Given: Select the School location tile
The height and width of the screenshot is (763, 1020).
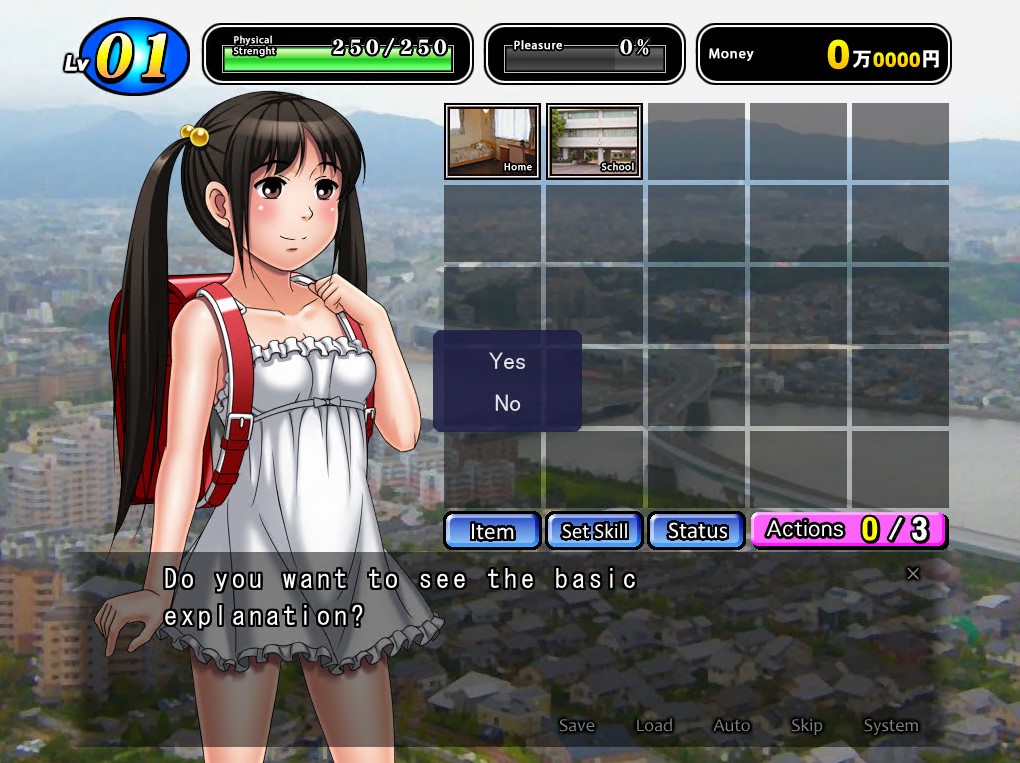Looking at the screenshot, I should [x=594, y=141].
